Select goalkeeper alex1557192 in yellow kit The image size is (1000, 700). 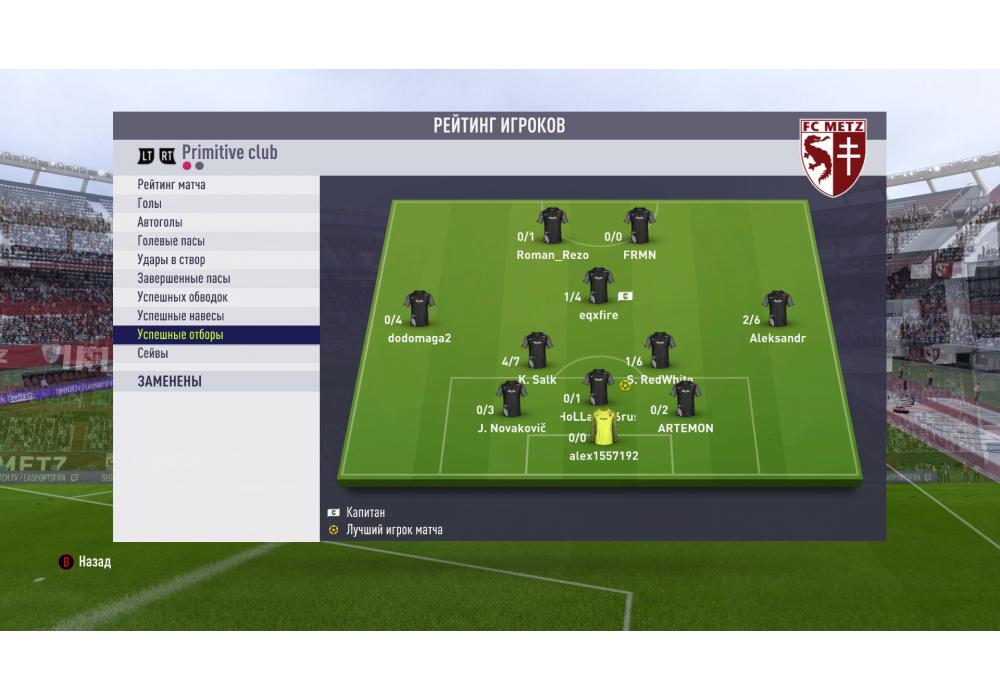coord(604,427)
